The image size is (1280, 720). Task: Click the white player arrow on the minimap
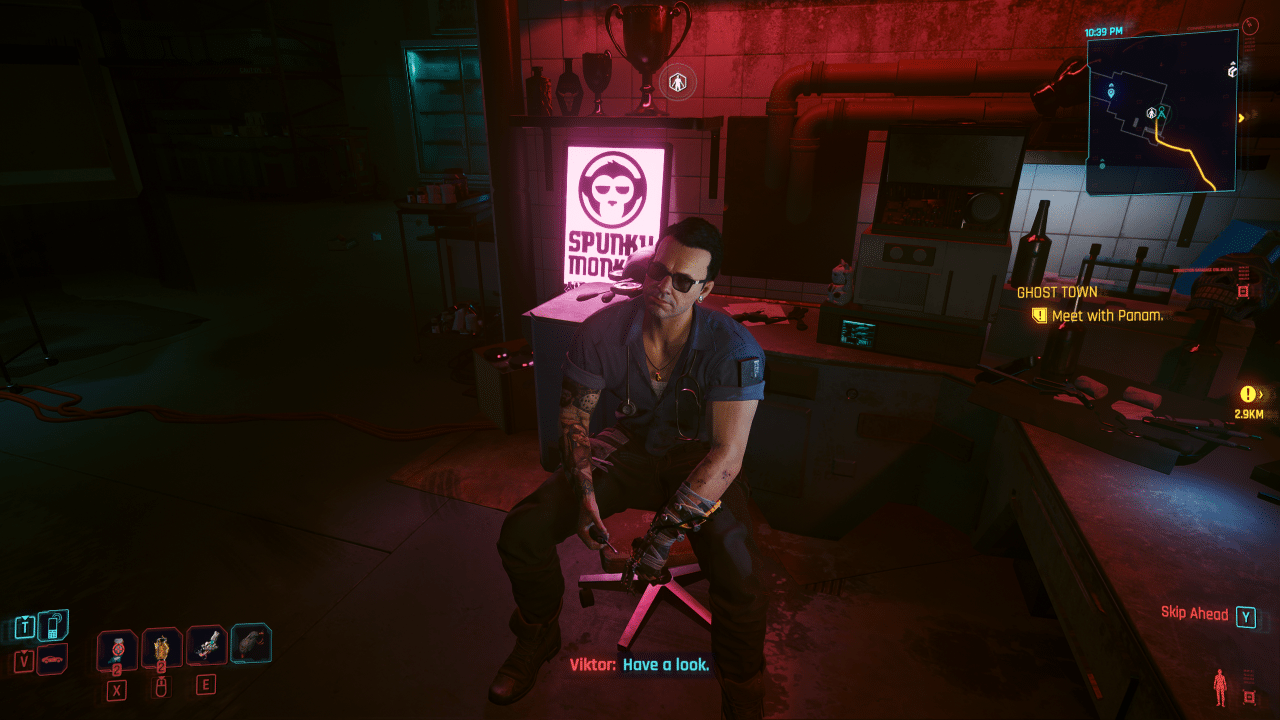[x=1151, y=114]
